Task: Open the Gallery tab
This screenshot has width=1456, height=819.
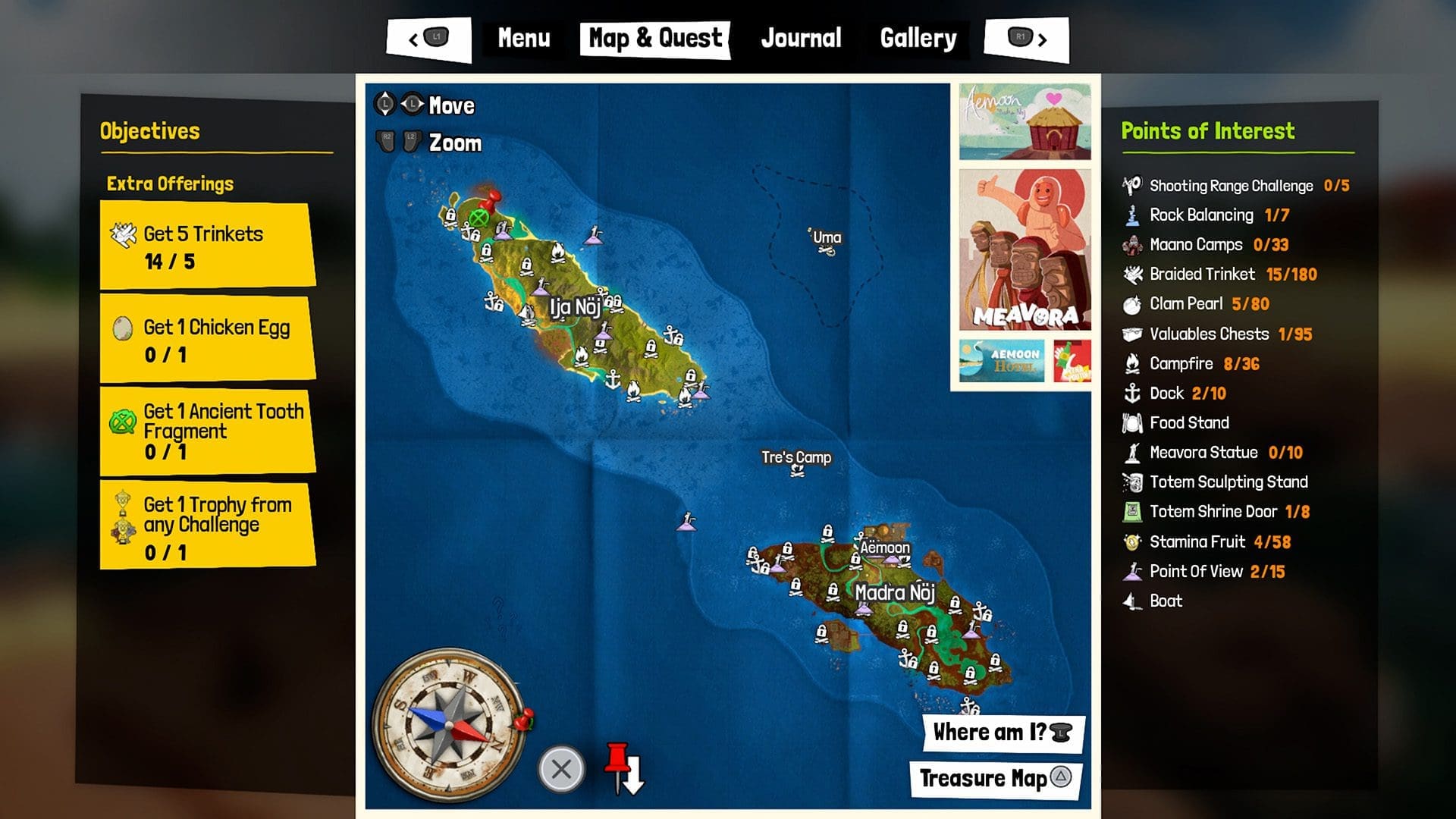Action: pyautogui.click(x=918, y=38)
